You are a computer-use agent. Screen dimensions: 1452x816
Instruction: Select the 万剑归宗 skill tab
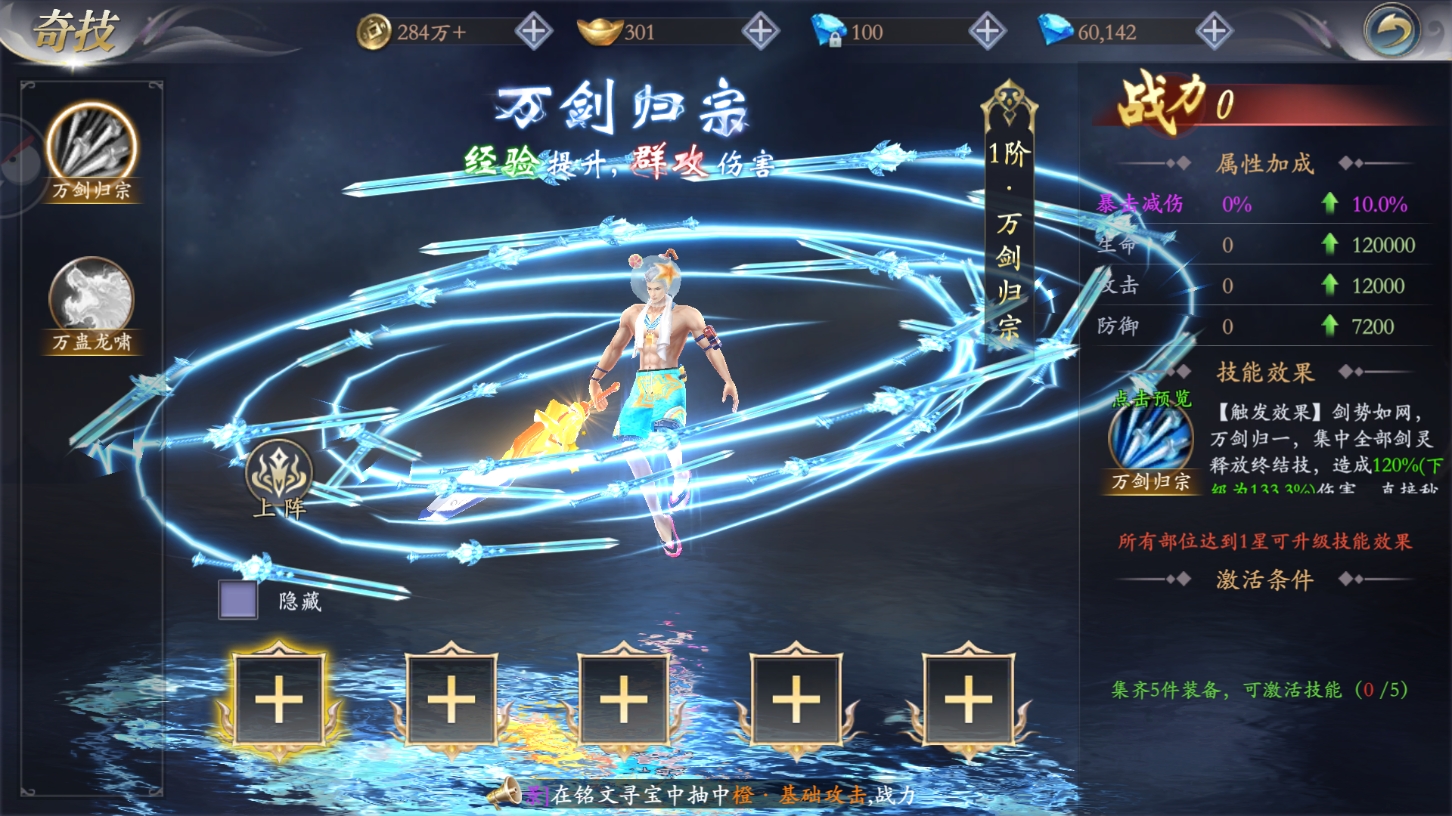[x=92, y=146]
